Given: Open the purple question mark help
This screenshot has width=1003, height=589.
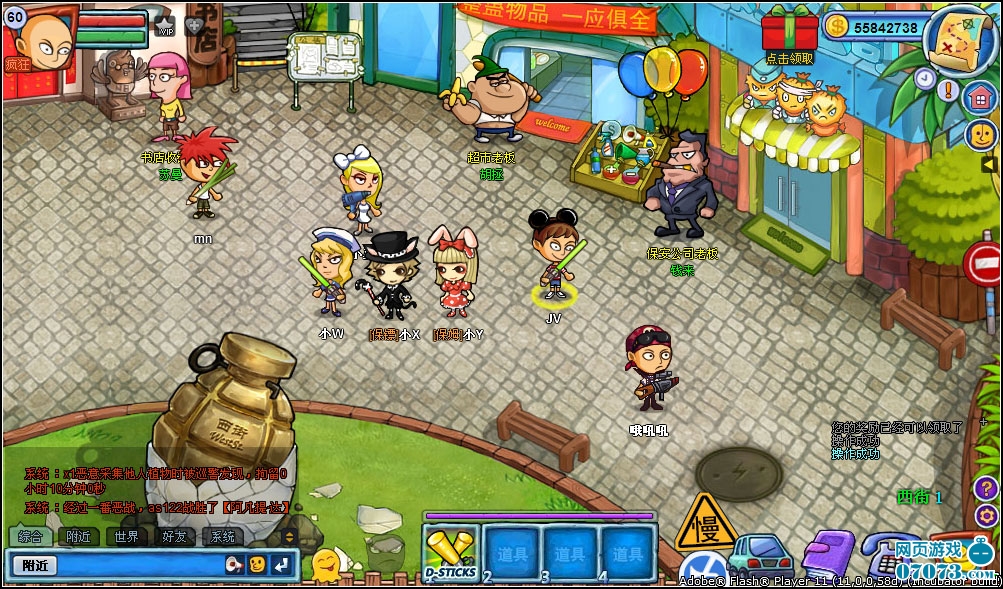Looking at the screenshot, I should tap(986, 489).
